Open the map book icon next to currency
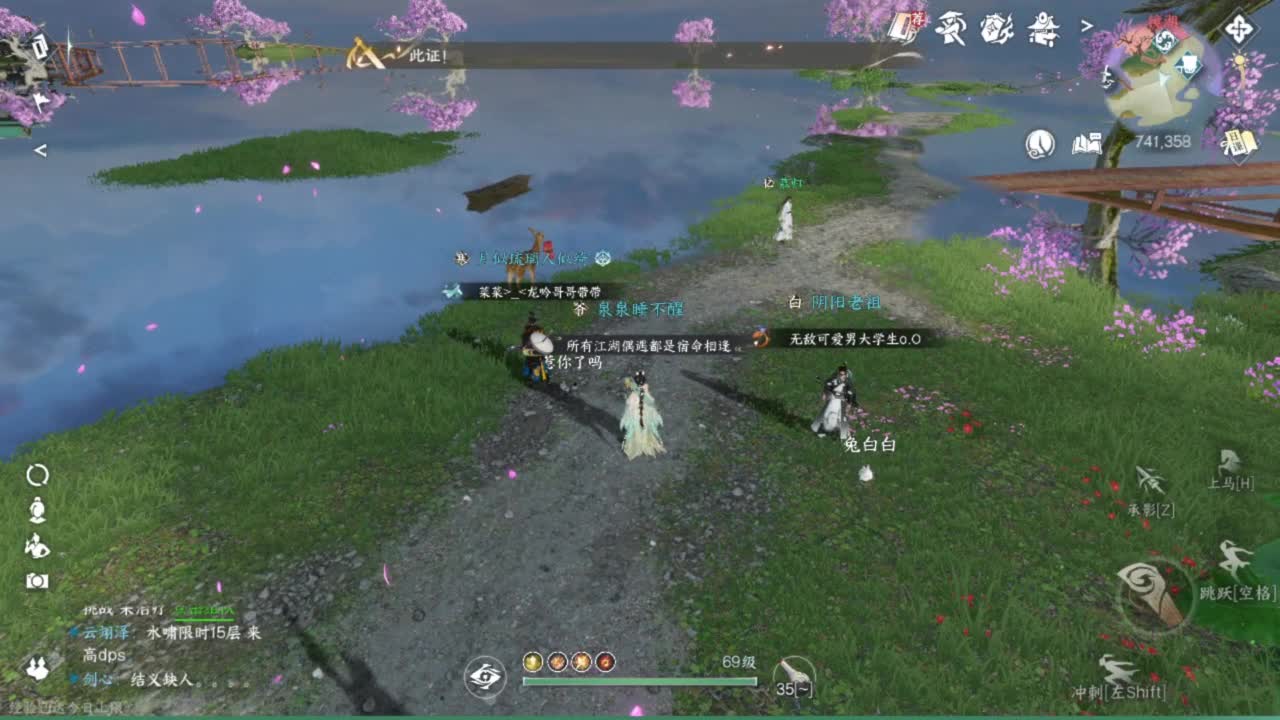The image size is (1280, 720). pos(1086,144)
